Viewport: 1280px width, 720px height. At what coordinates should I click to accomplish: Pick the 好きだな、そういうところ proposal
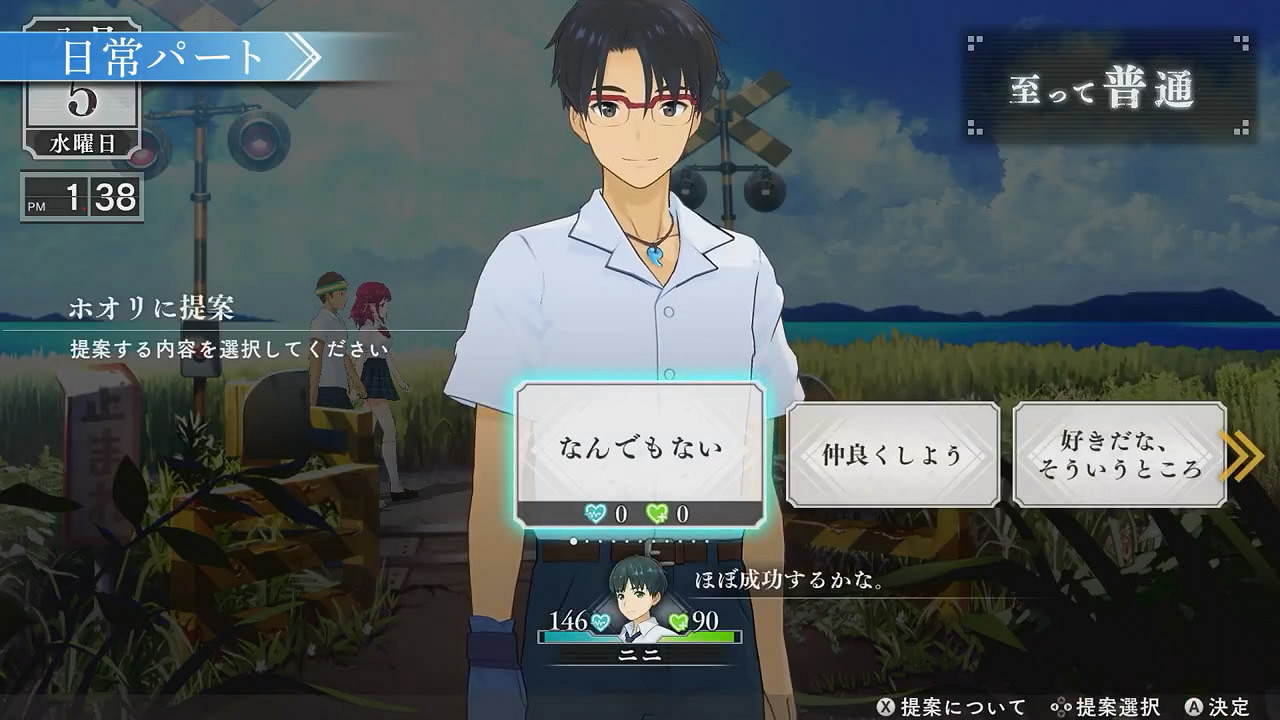(x=1119, y=455)
